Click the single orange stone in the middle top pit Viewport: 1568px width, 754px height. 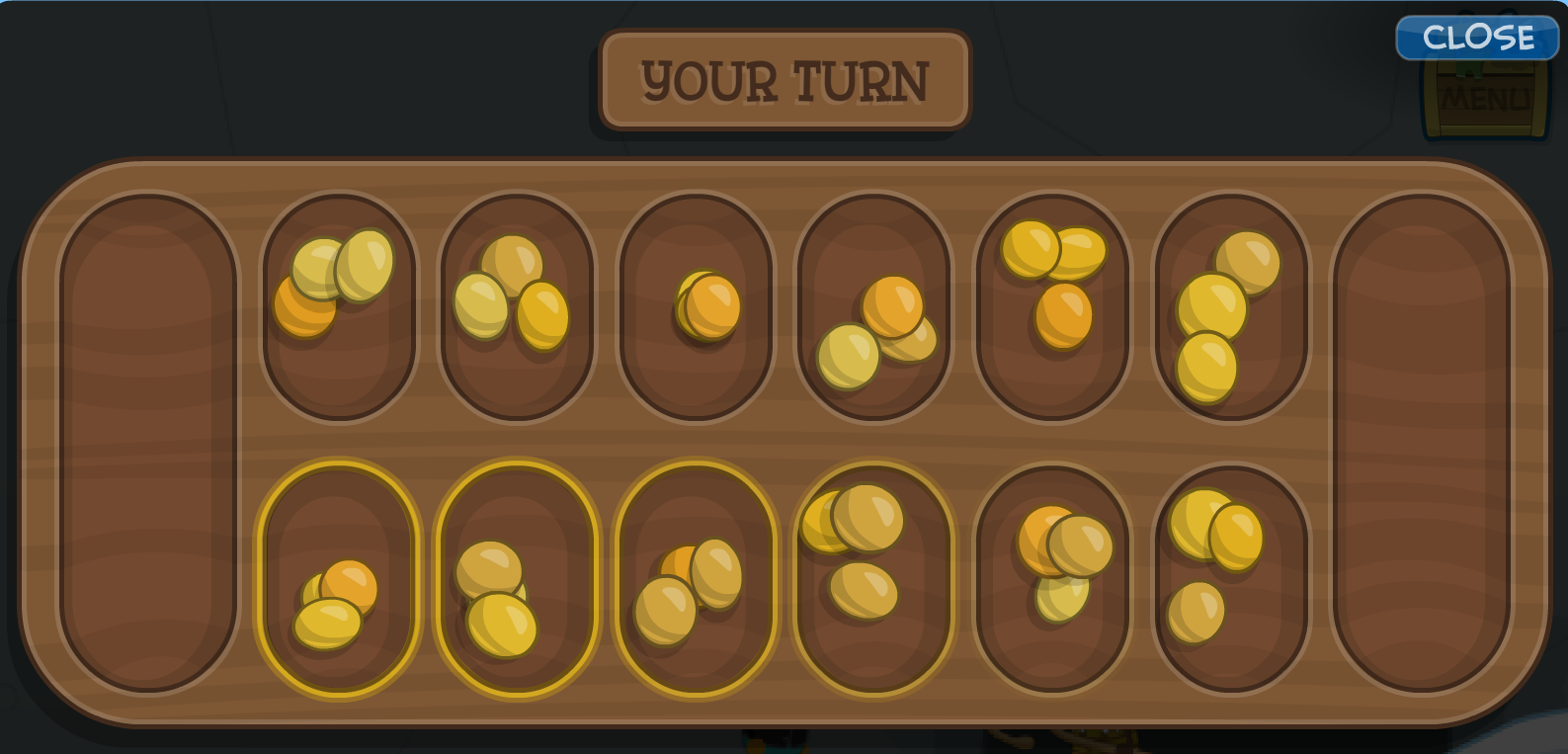[x=705, y=303]
